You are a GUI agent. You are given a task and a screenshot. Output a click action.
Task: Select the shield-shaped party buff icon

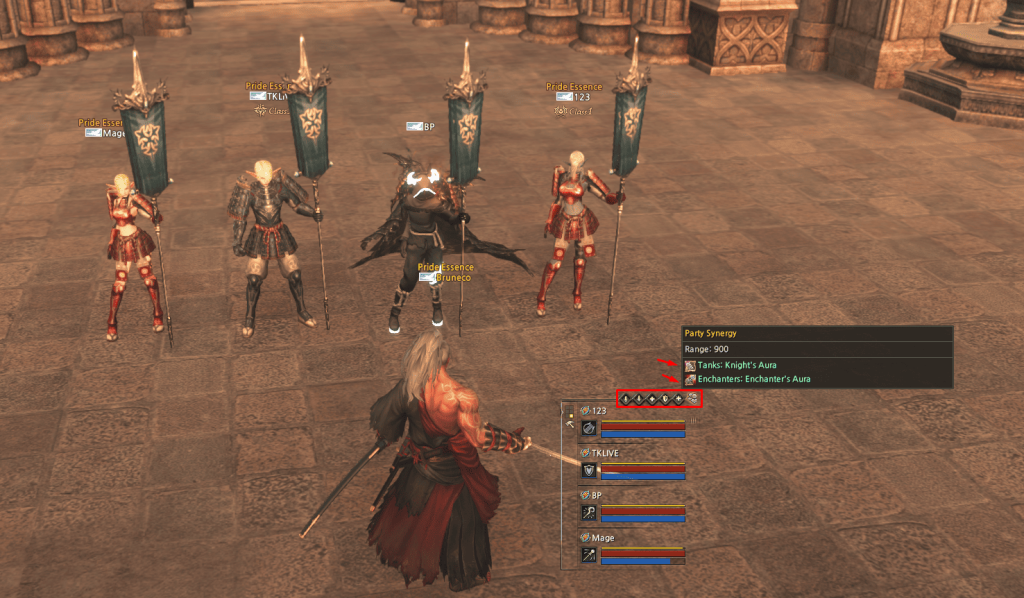pos(665,399)
